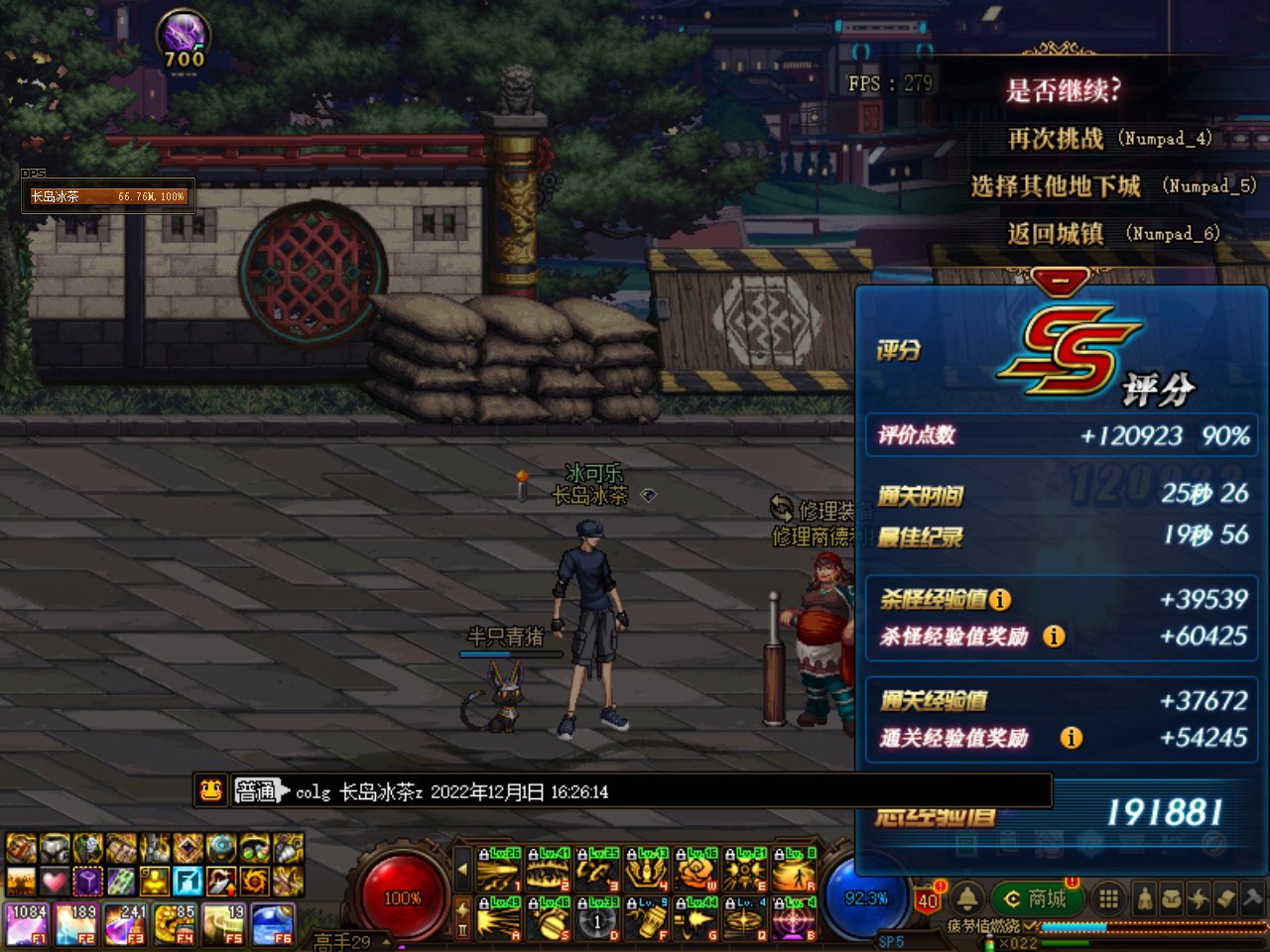Viewport: 1270px width, 952px height.
Task: Use the F6 blue potion slot
Action: [x=272, y=922]
